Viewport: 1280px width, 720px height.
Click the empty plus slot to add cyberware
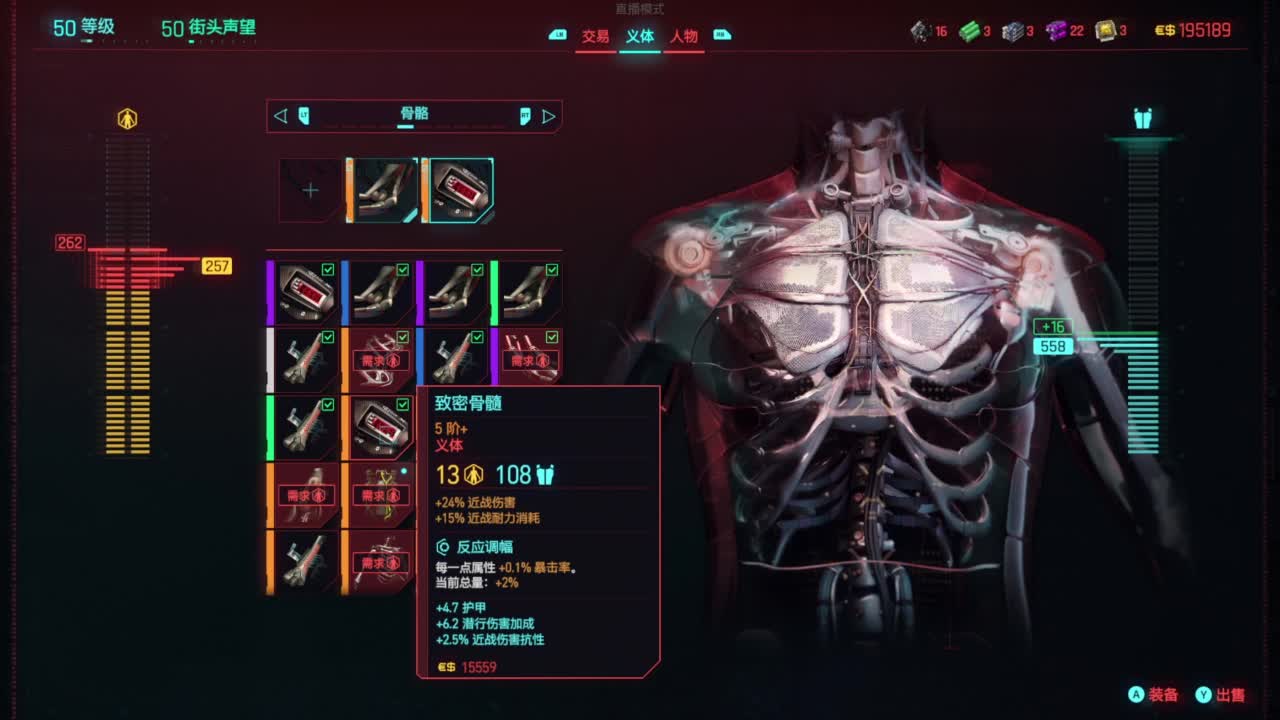(x=311, y=189)
